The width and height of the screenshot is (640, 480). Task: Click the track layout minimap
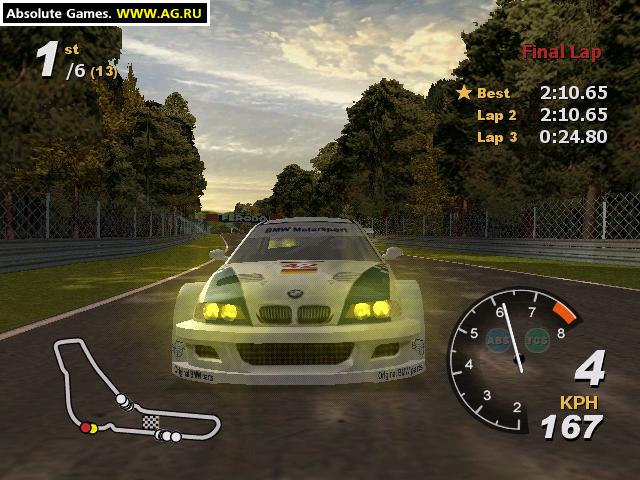pos(133,391)
